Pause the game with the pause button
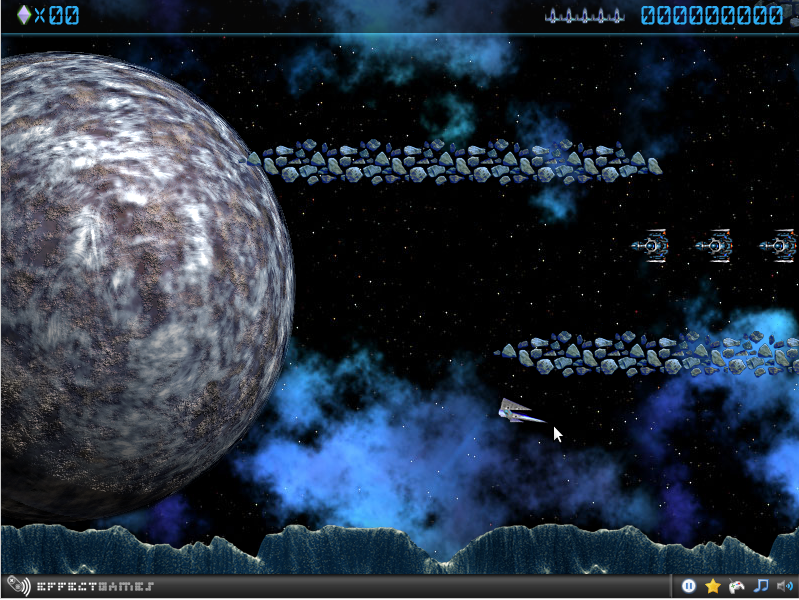This screenshot has height=600, width=799. tap(689, 586)
